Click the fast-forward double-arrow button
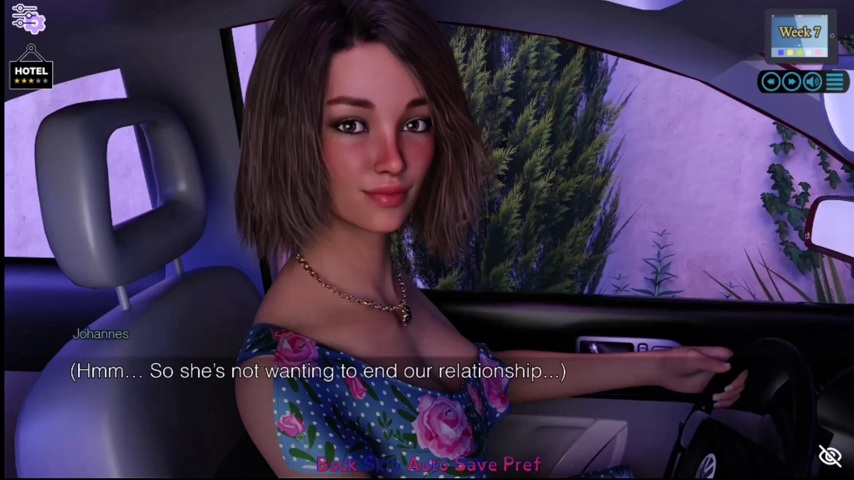Screen dimensions: 854x480 (791, 82)
